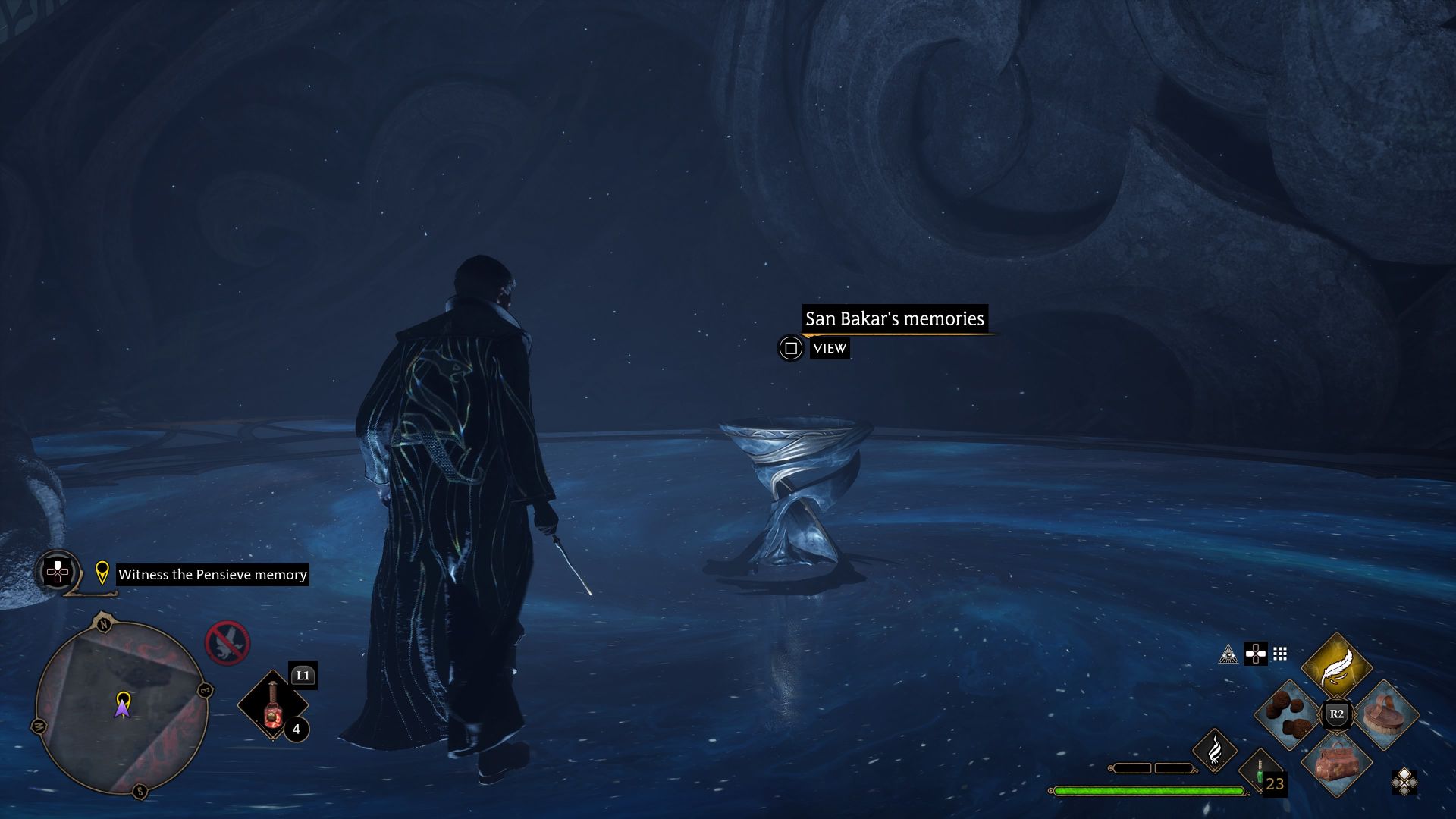
Task: Click the spell set grid dots indicator
Action: pyautogui.click(x=1279, y=652)
